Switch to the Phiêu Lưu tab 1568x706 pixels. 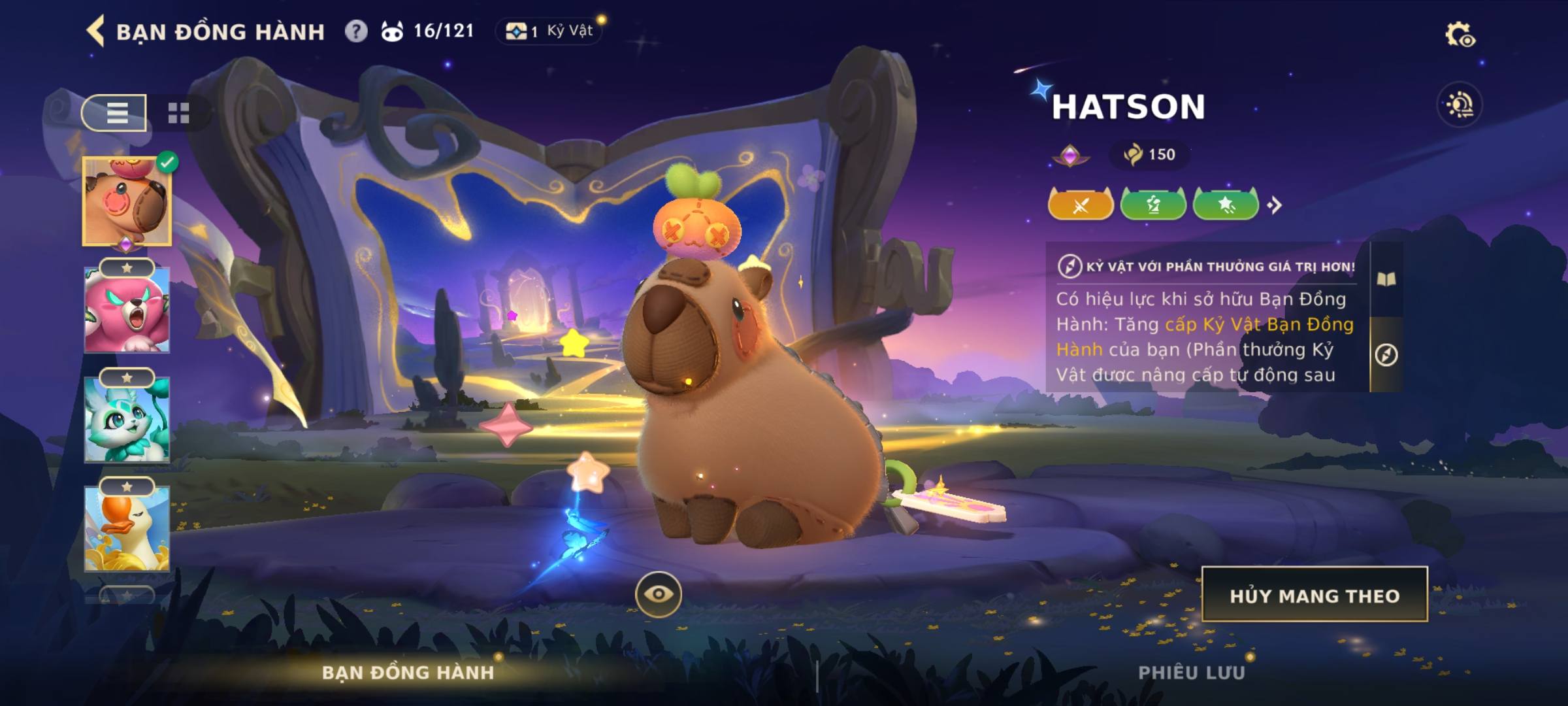point(1192,673)
